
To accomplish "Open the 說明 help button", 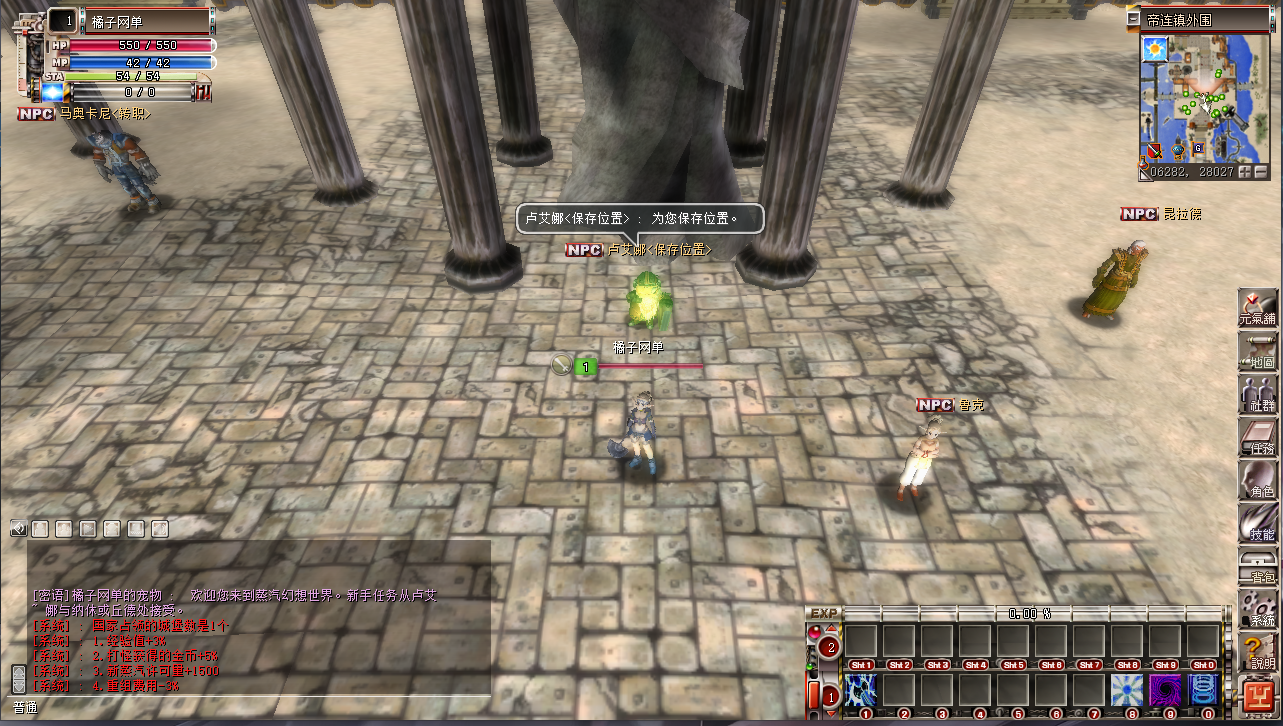I will pyautogui.click(x=1257, y=650).
